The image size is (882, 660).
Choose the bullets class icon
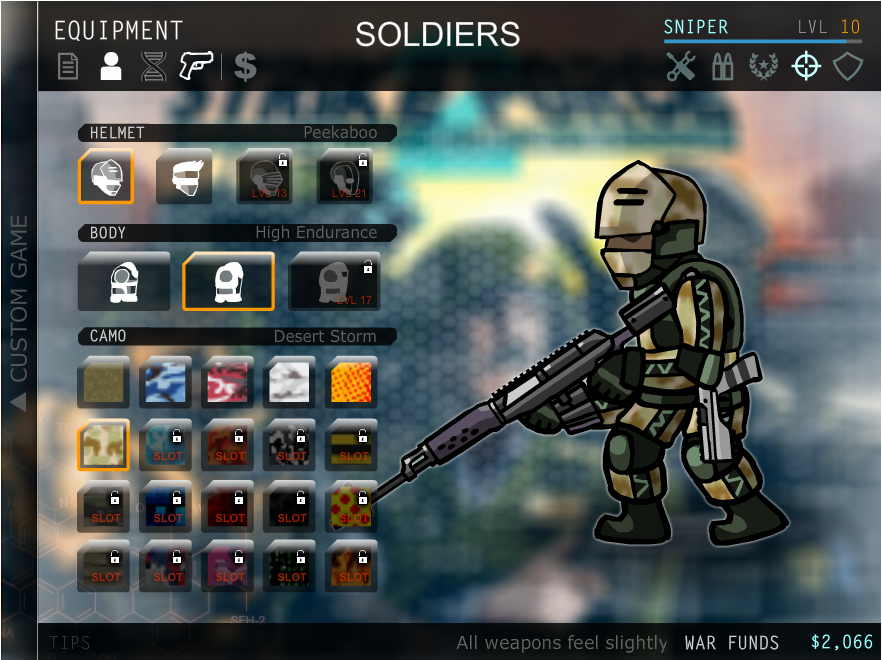[722, 67]
